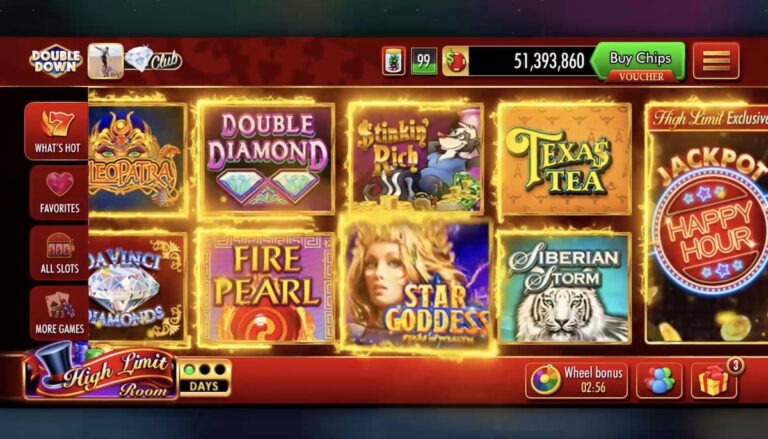Choose the Texas Tea slot game
Viewport: 768px width, 439px height.
564,158
